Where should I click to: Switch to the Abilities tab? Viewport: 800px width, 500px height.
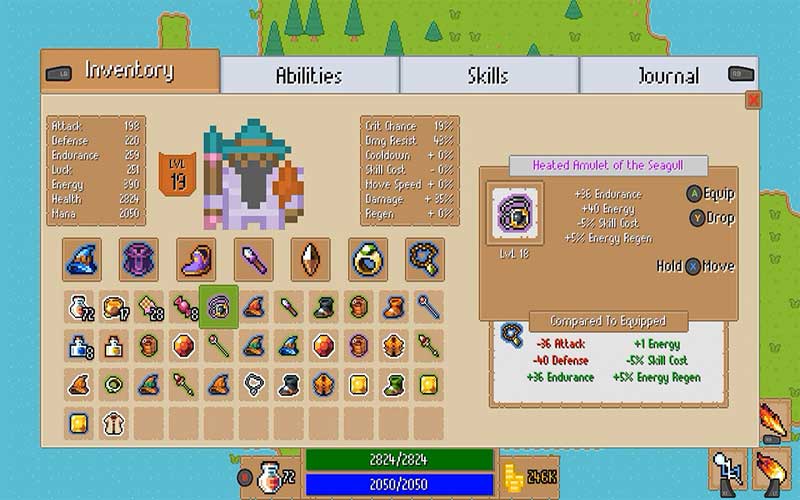309,75
